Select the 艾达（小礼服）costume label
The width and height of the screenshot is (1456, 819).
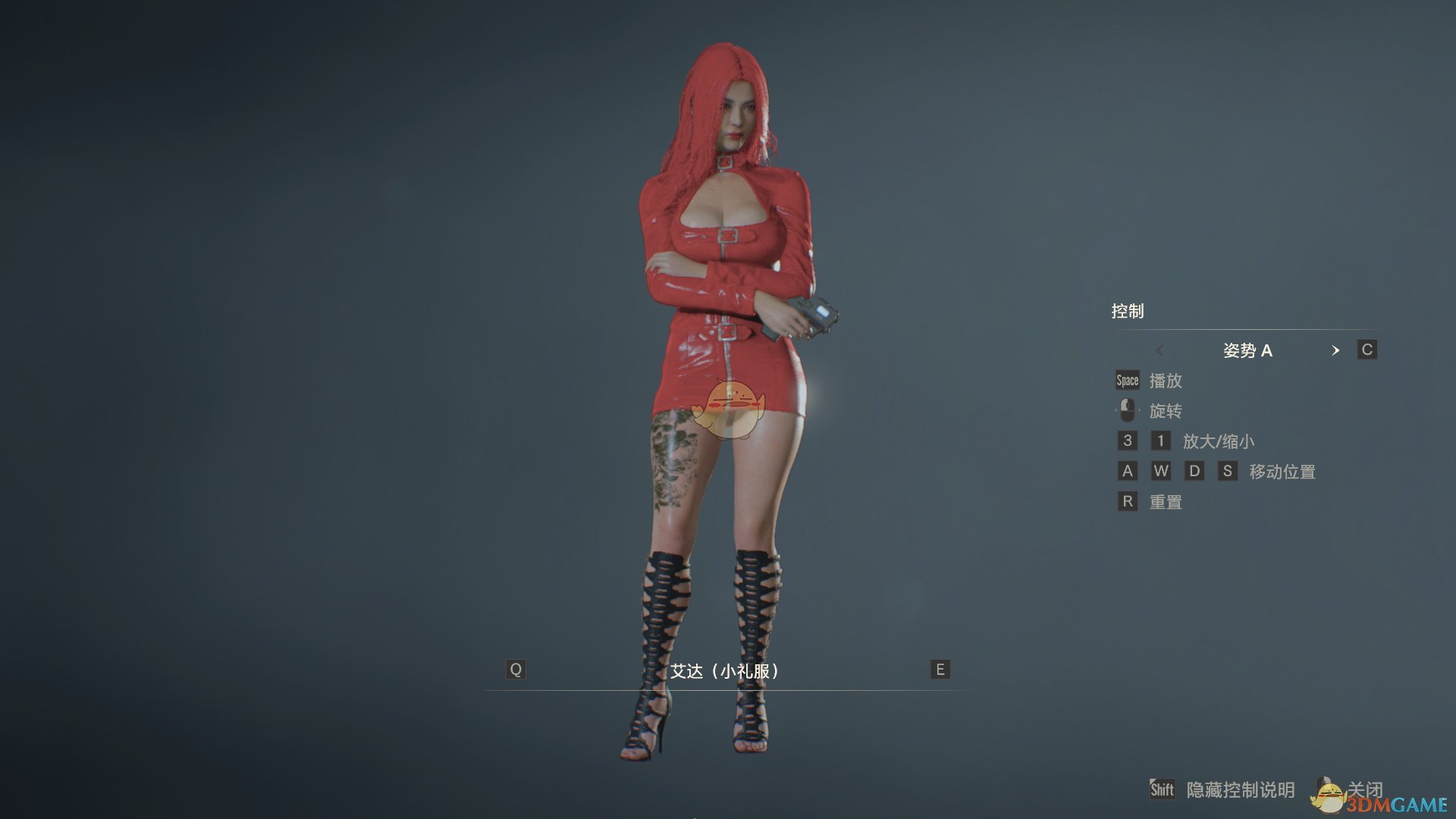pyautogui.click(x=726, y=670)
